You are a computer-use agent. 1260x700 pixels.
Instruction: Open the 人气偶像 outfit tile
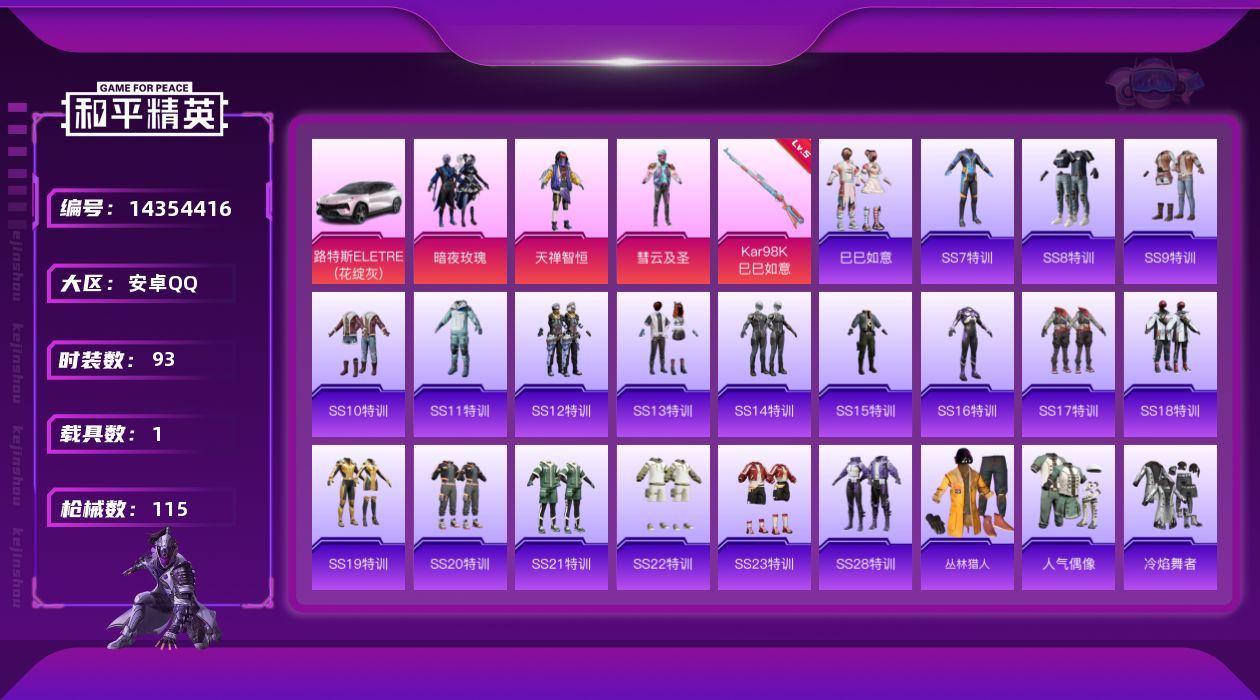click(x=1068, y=517)
